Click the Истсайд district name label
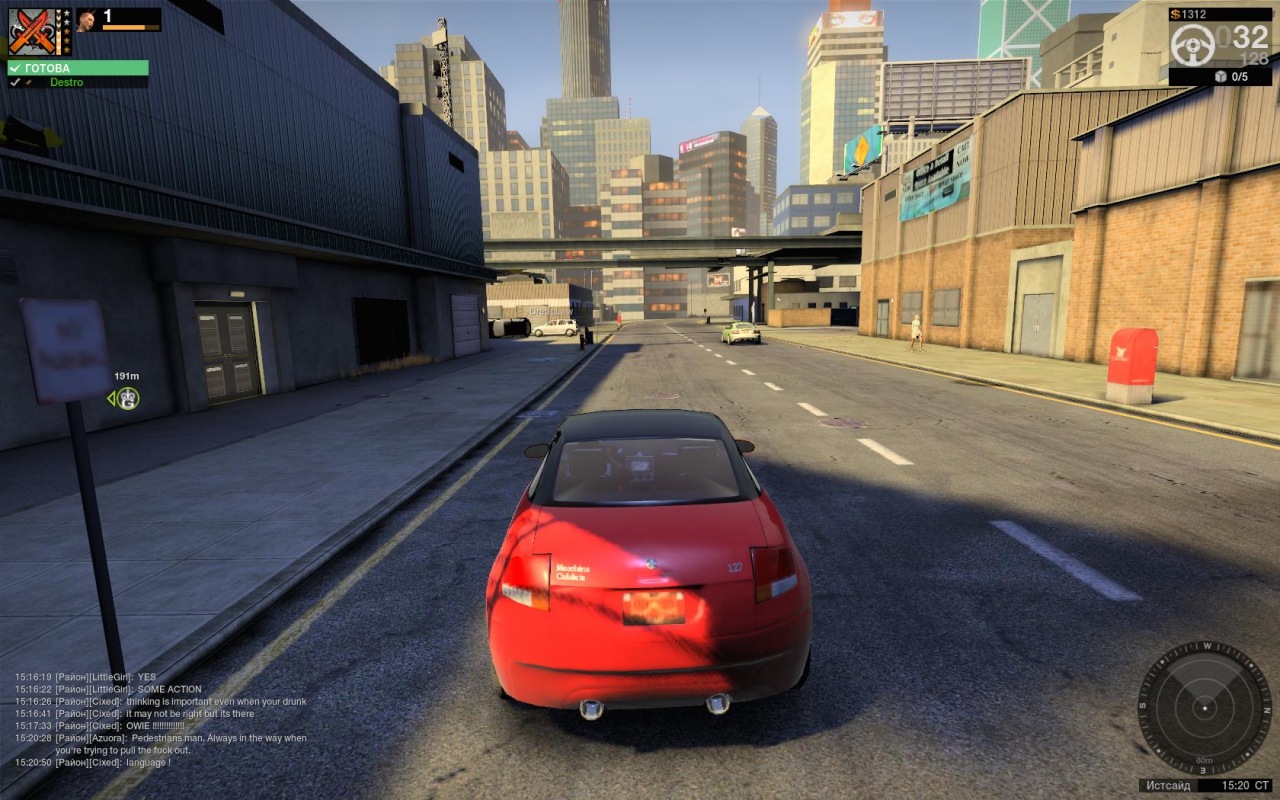Image resolution: width=1280 pixels, height=800 pixels. coord(1168,785)
